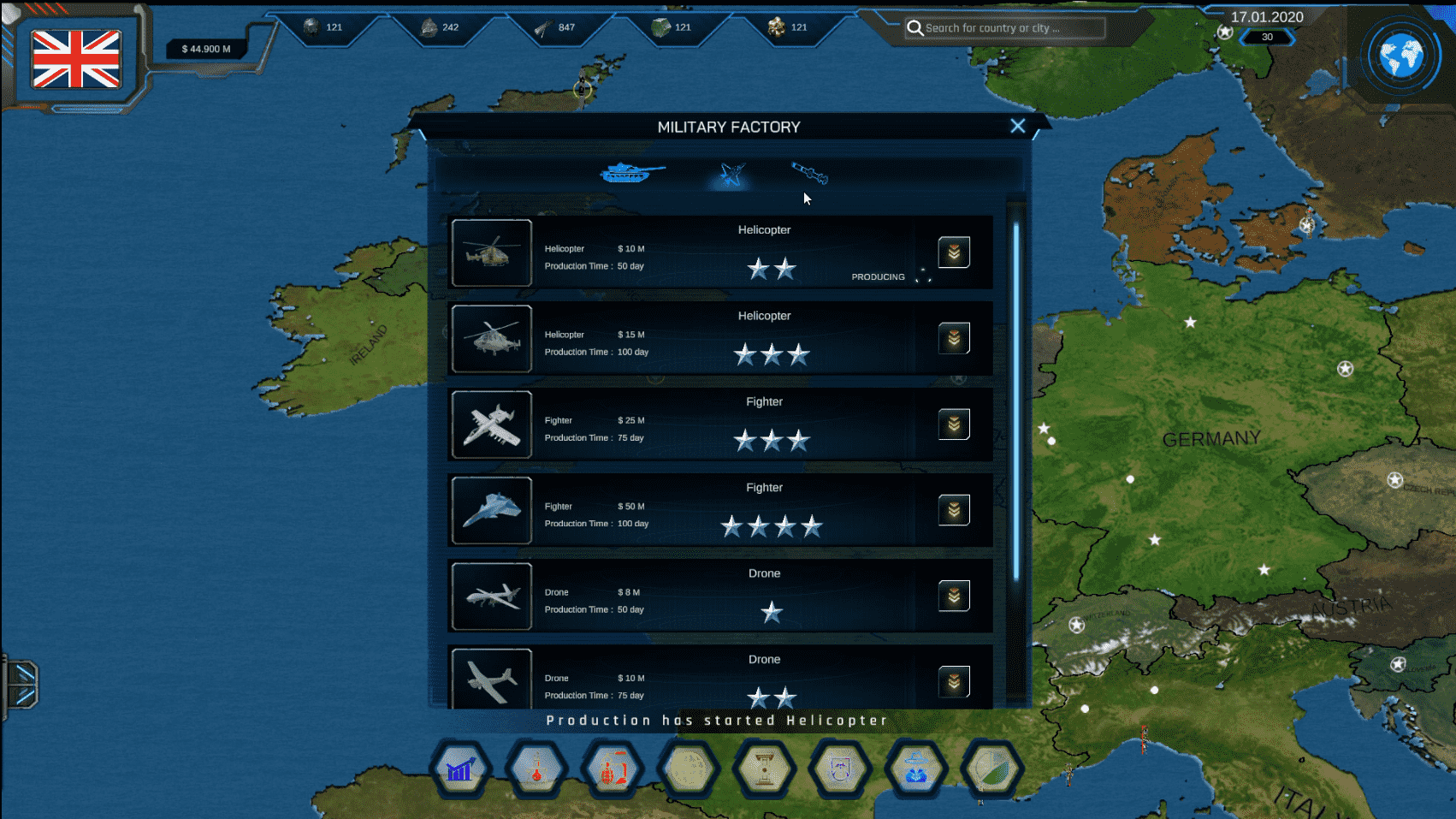The width and height of the screenshot is (1456, 819).
Task: Click the green pie chart toolbar icon
Action: (991, 769)
